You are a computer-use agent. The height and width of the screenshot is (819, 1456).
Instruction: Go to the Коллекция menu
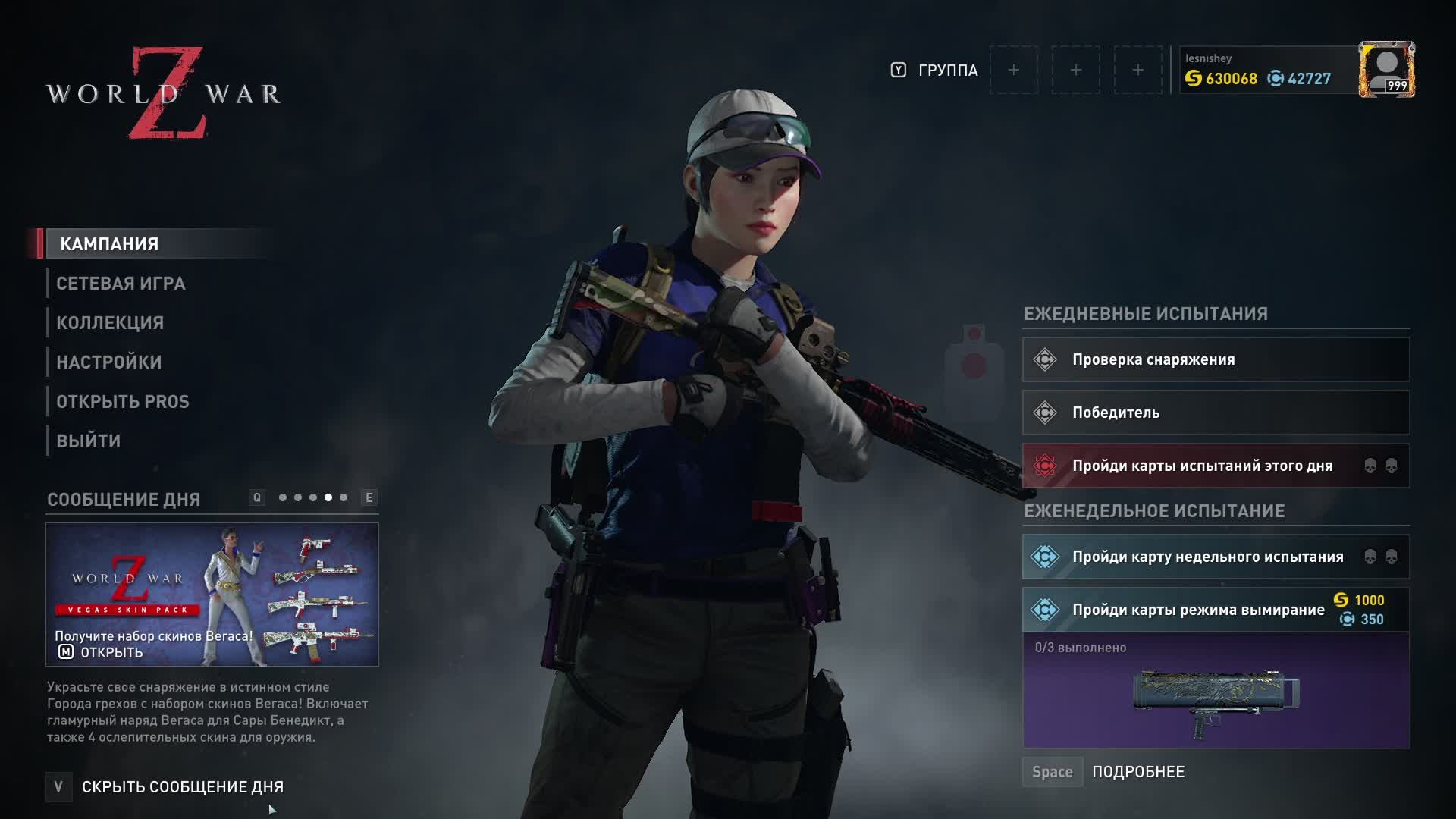pos(110,323)
